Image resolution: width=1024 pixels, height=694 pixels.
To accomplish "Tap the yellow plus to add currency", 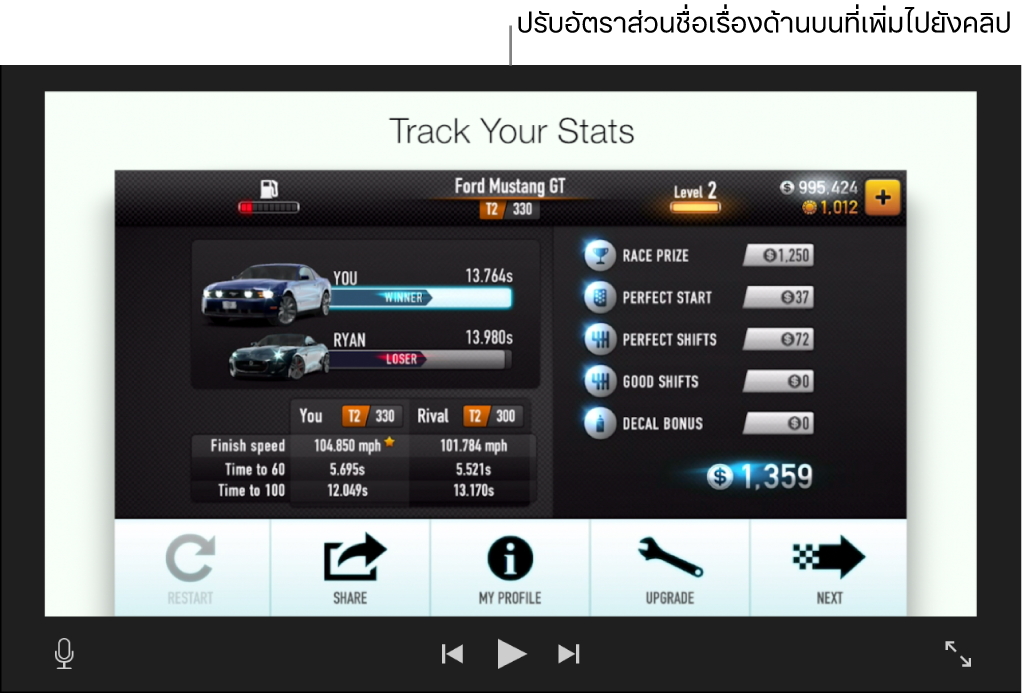I will pos(882,198).
